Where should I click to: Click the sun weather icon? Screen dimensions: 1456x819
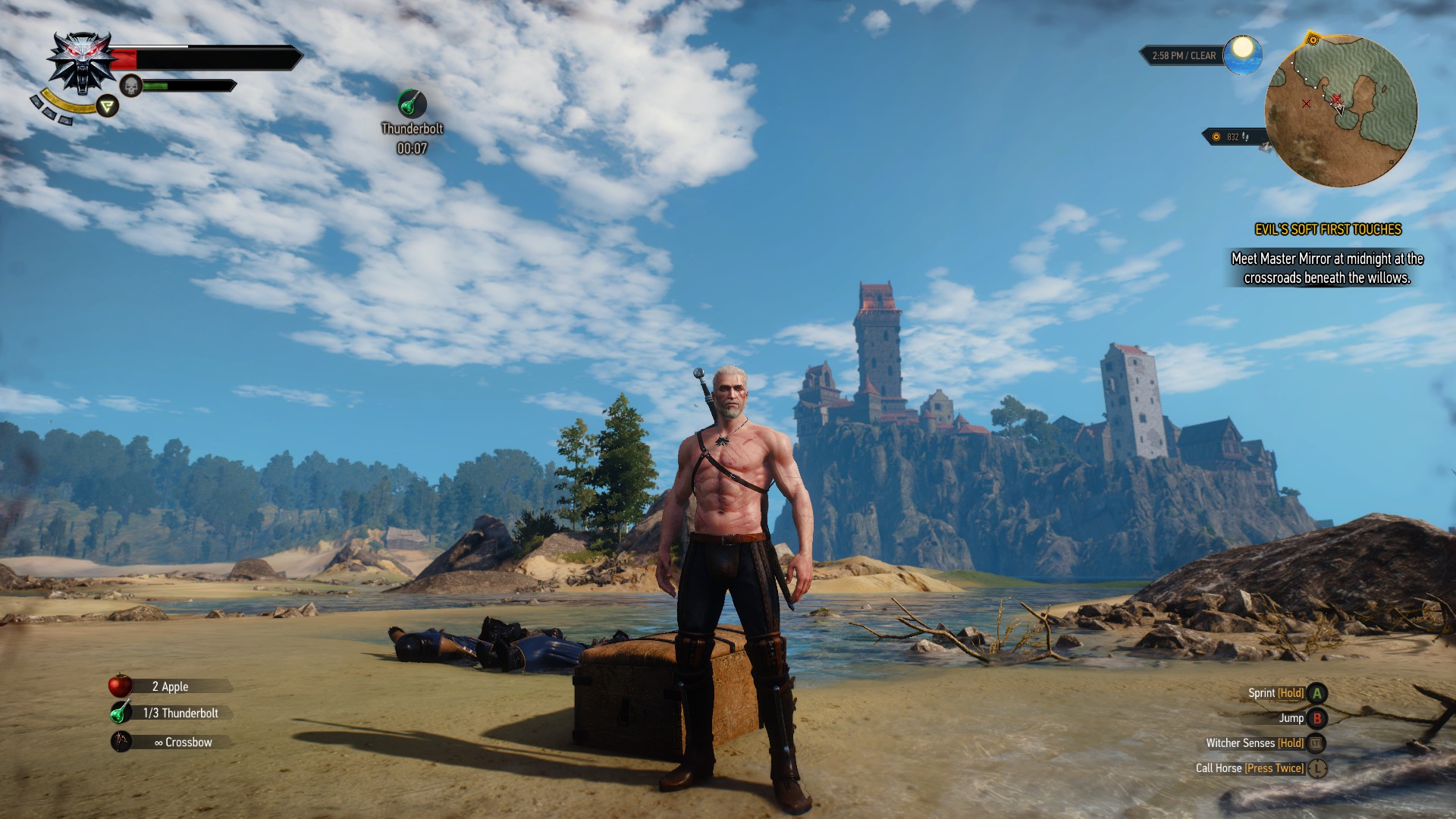pyautogui.click(x=1242, y=53)
